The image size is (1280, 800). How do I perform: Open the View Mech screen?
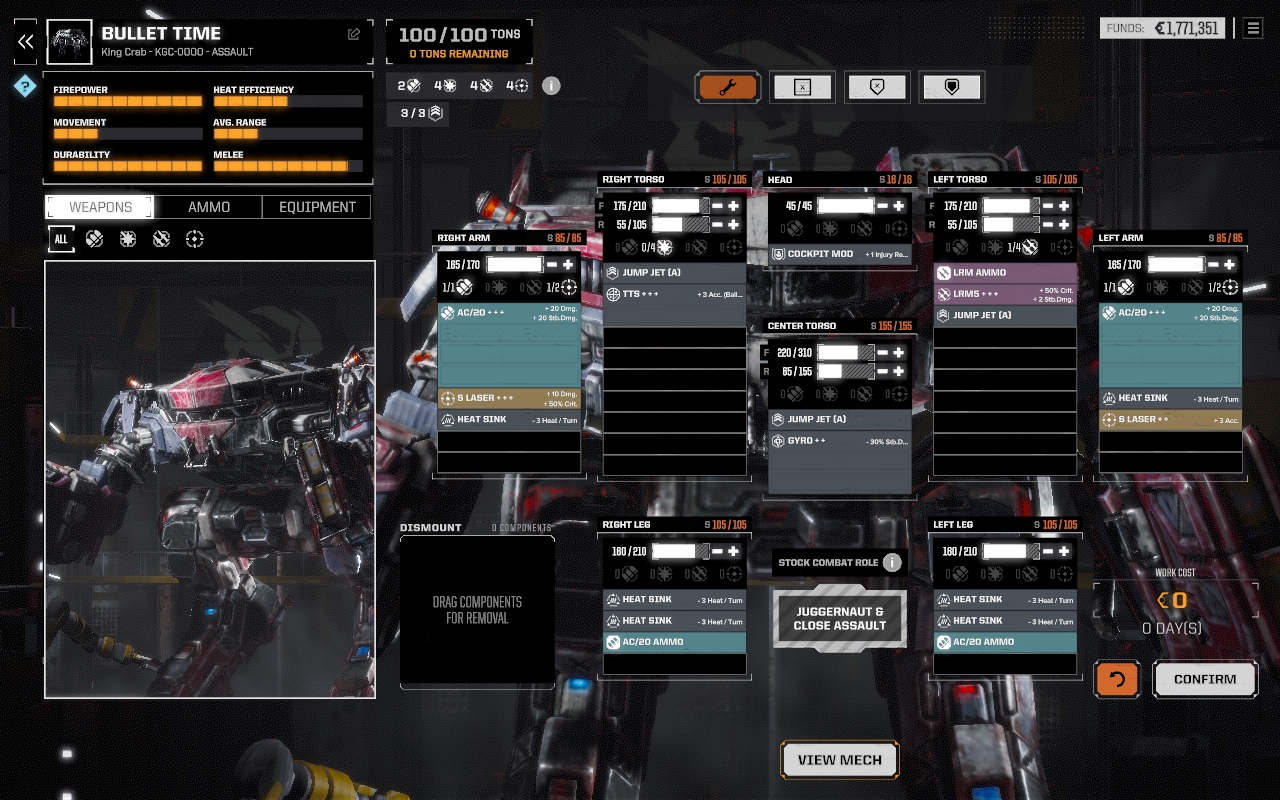coord(839,760)
